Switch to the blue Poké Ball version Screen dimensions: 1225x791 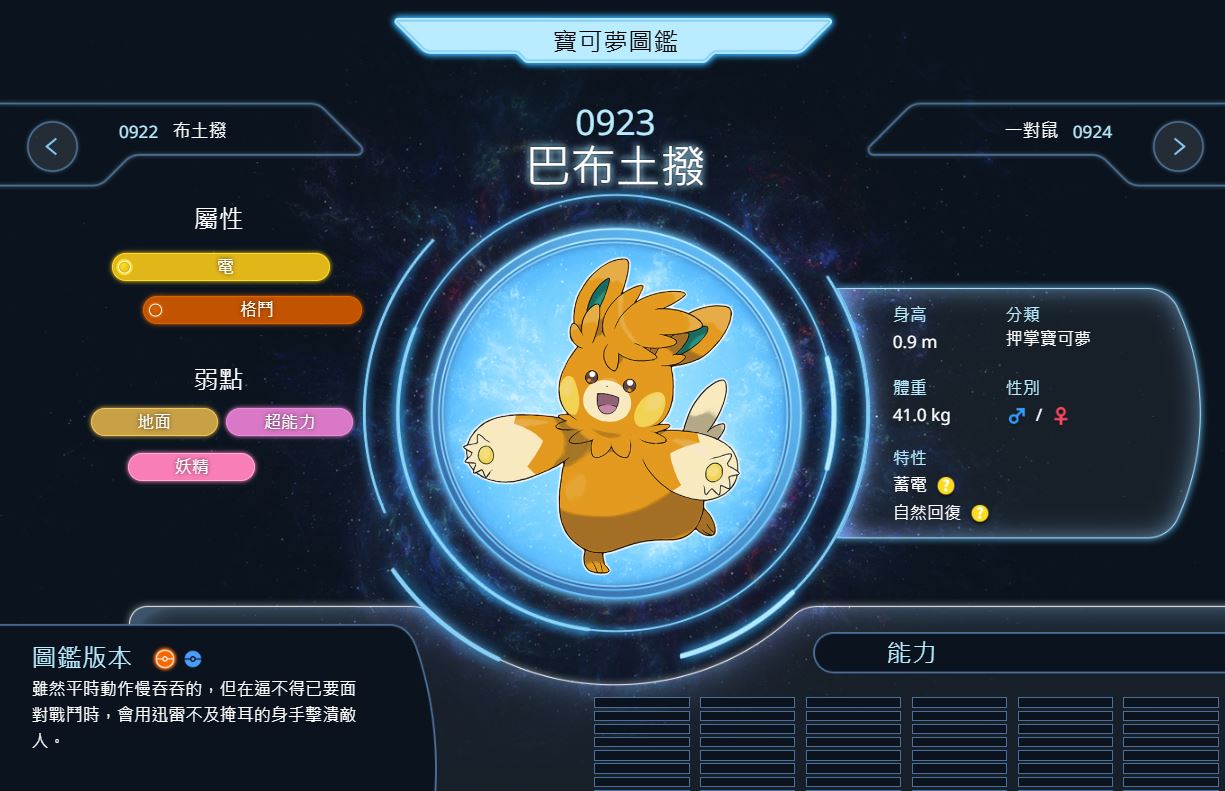193,659
